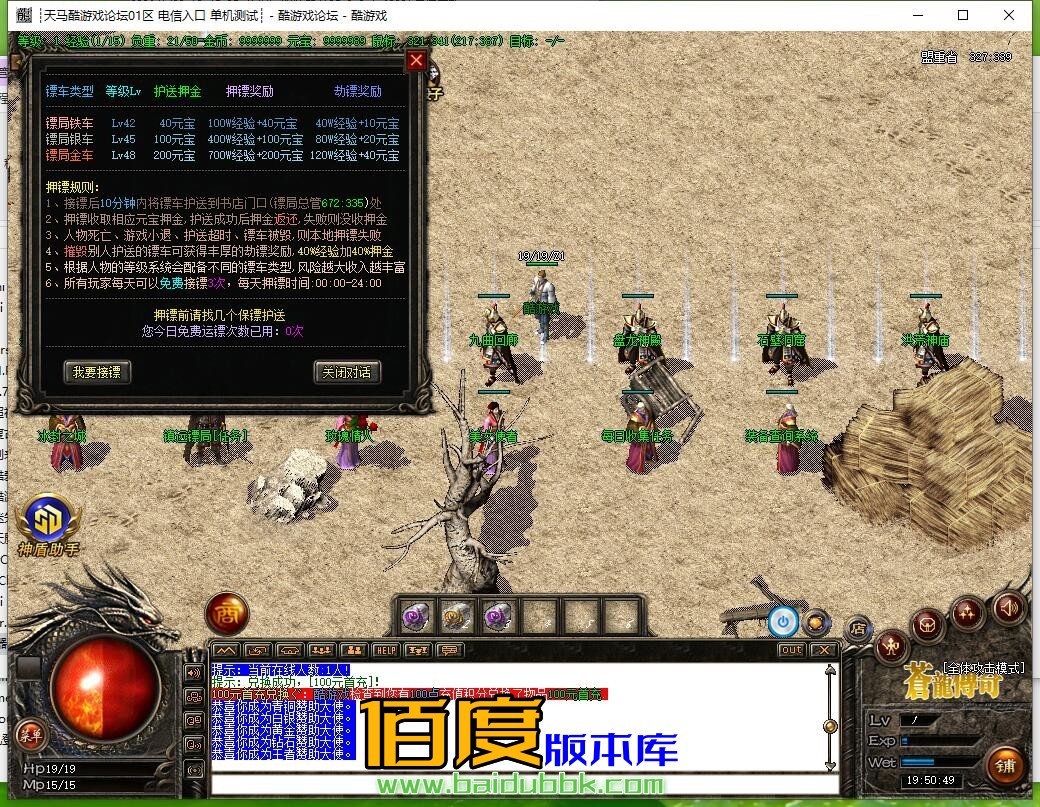Click the HELP button on chat toolbar
The height and width of the screenshot is (807, 1040).
coord(385,650)
